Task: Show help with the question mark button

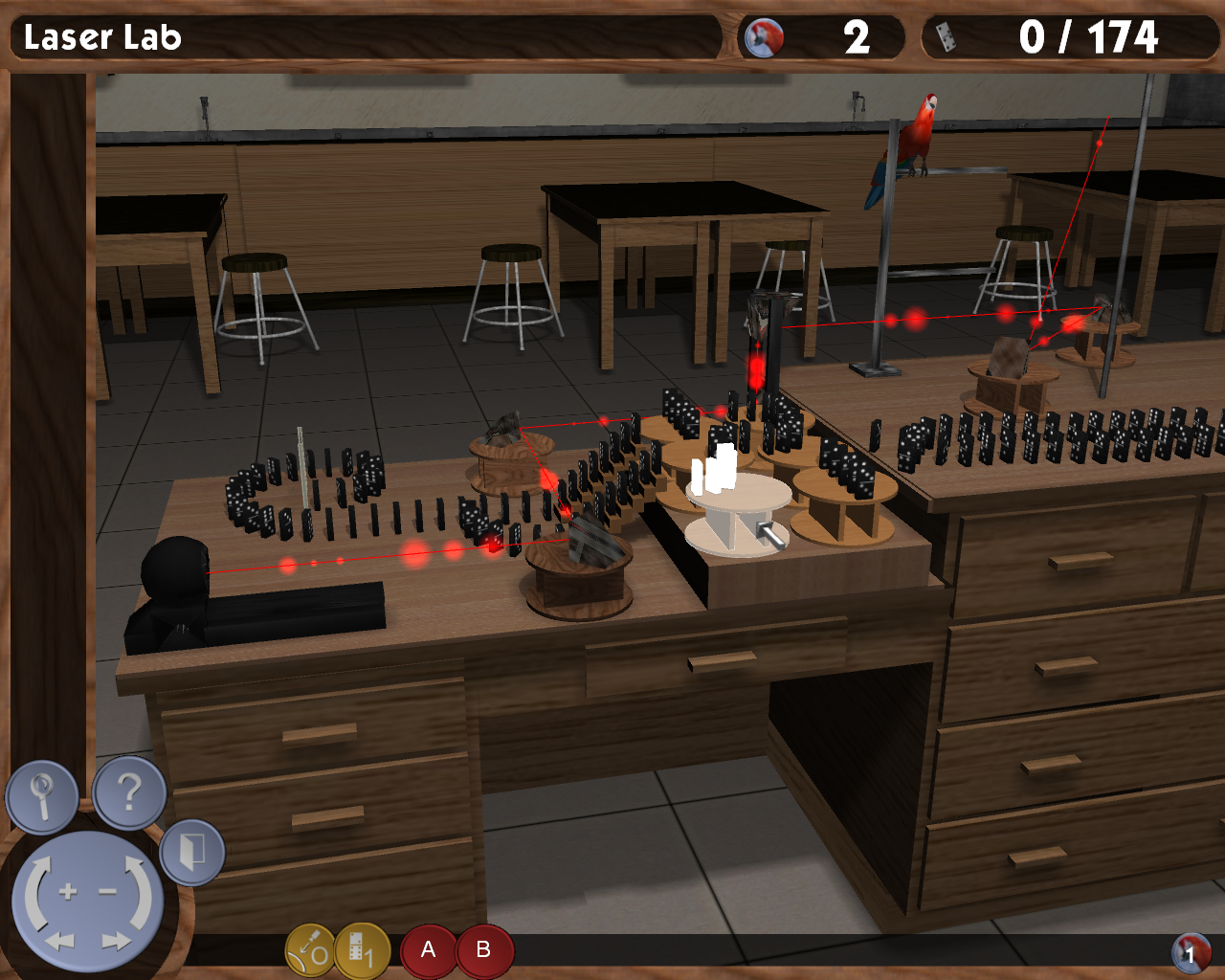Action: [x=130, y=792]
